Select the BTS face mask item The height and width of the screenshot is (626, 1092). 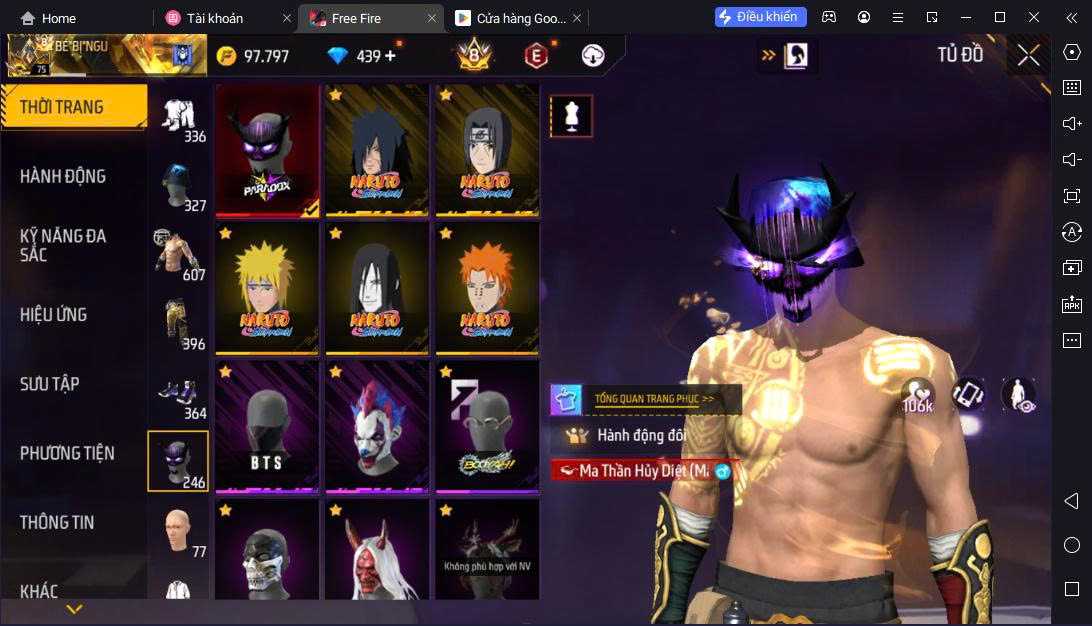[268, 426]
